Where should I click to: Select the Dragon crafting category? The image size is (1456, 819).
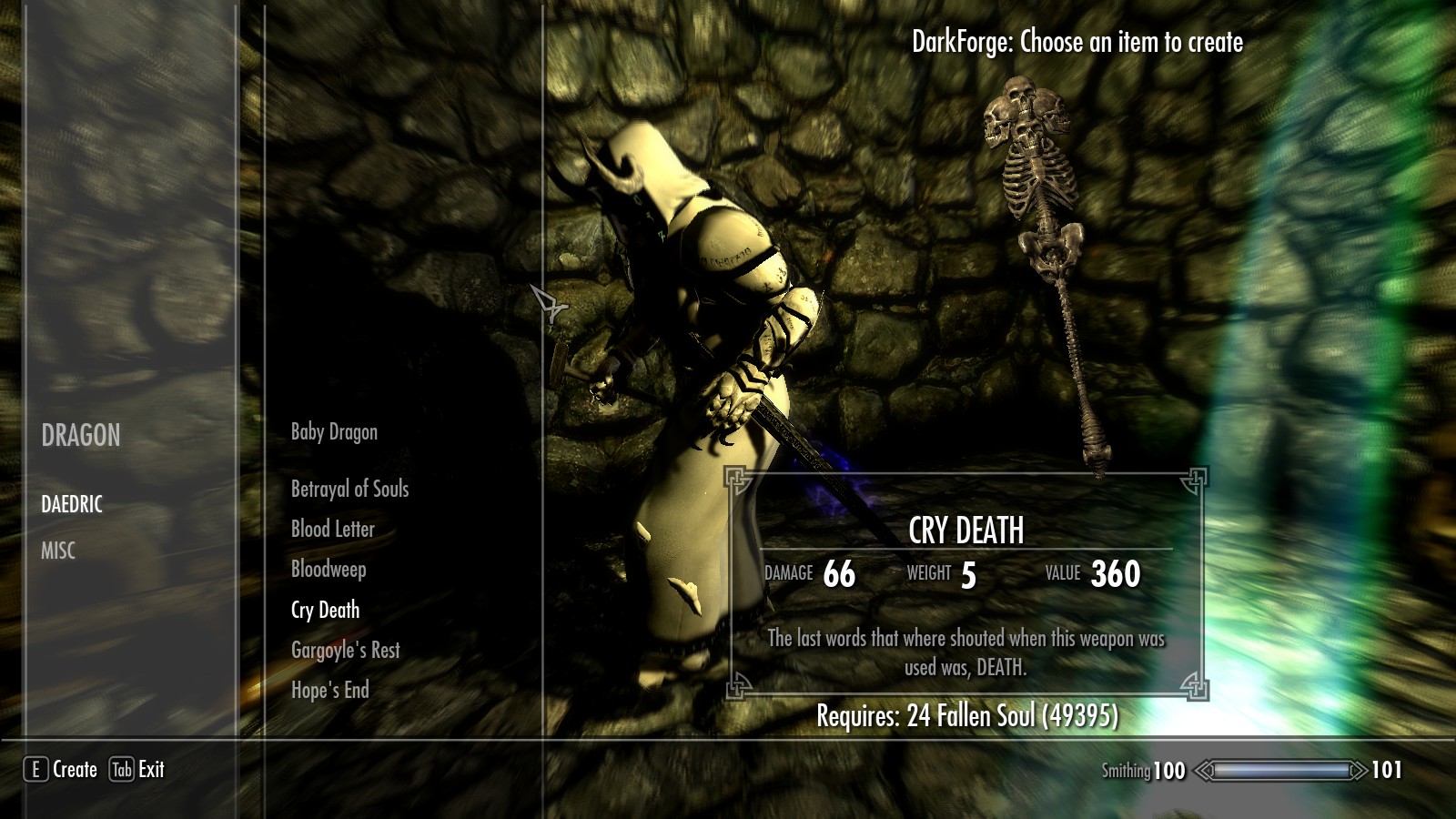pos(81,436)
